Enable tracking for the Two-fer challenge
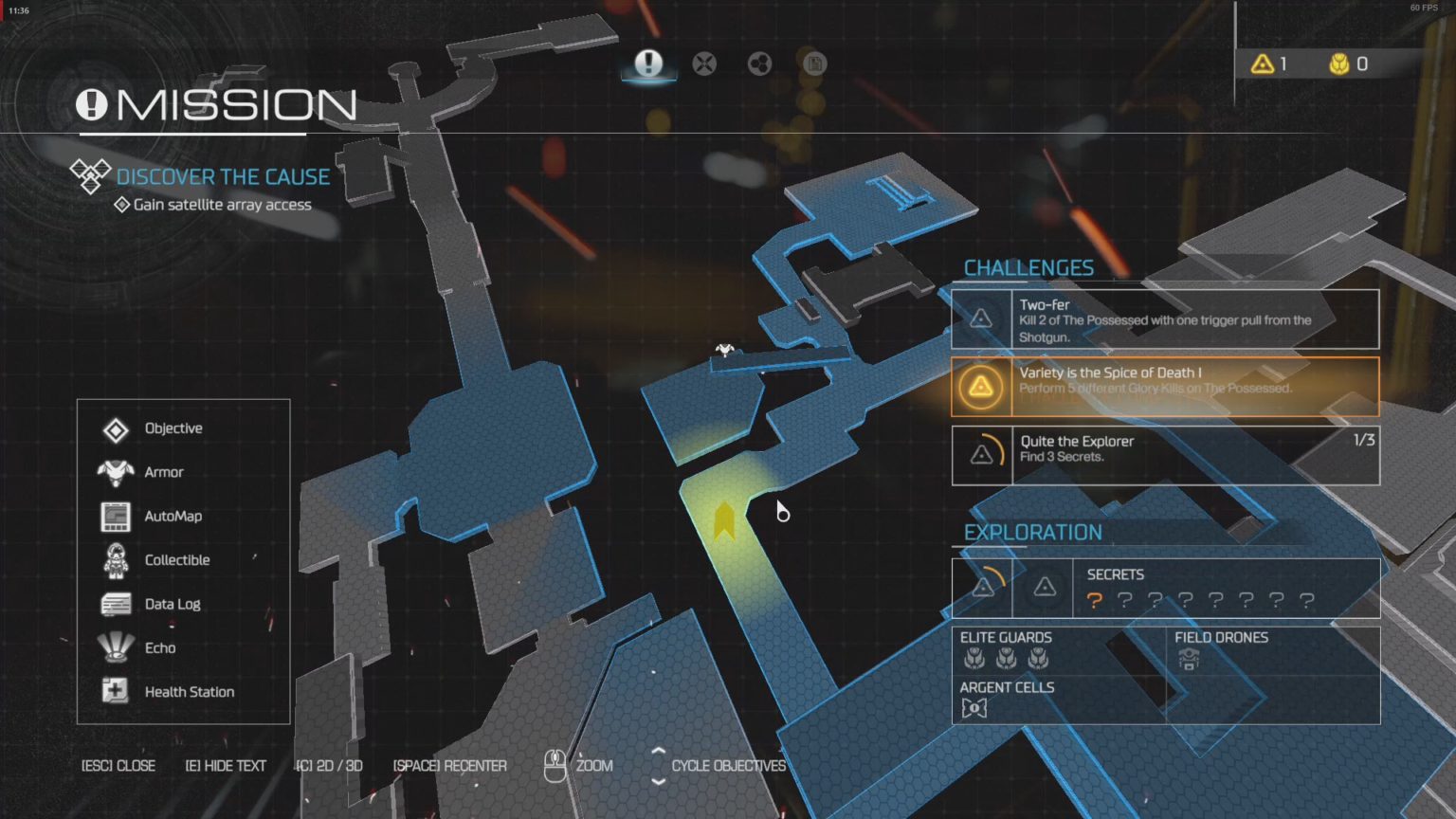This screenshot has height=819, width=1456. tap(979, 317)
